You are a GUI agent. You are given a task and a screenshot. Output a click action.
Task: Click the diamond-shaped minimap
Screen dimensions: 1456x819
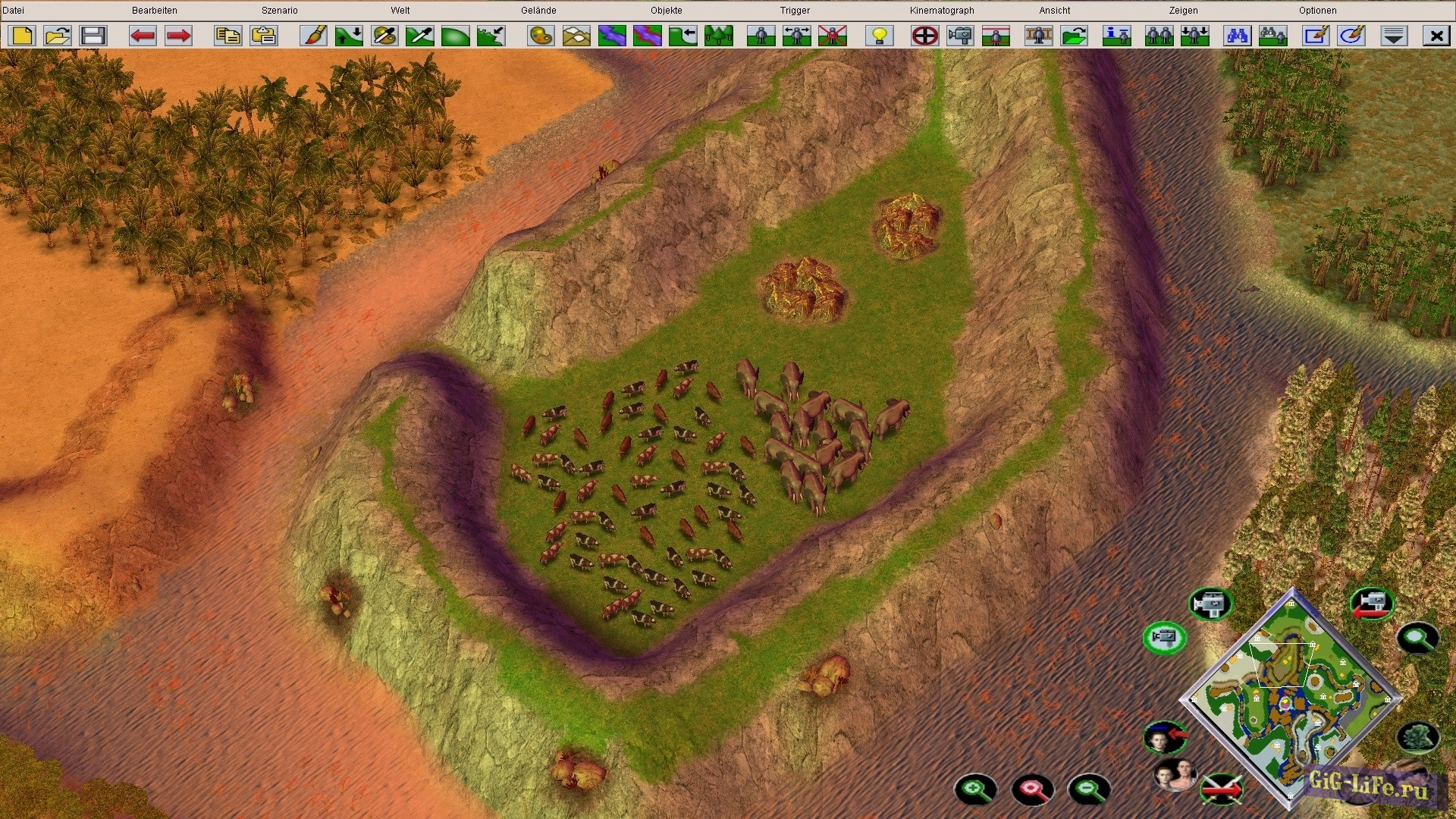coord(1290,698)
